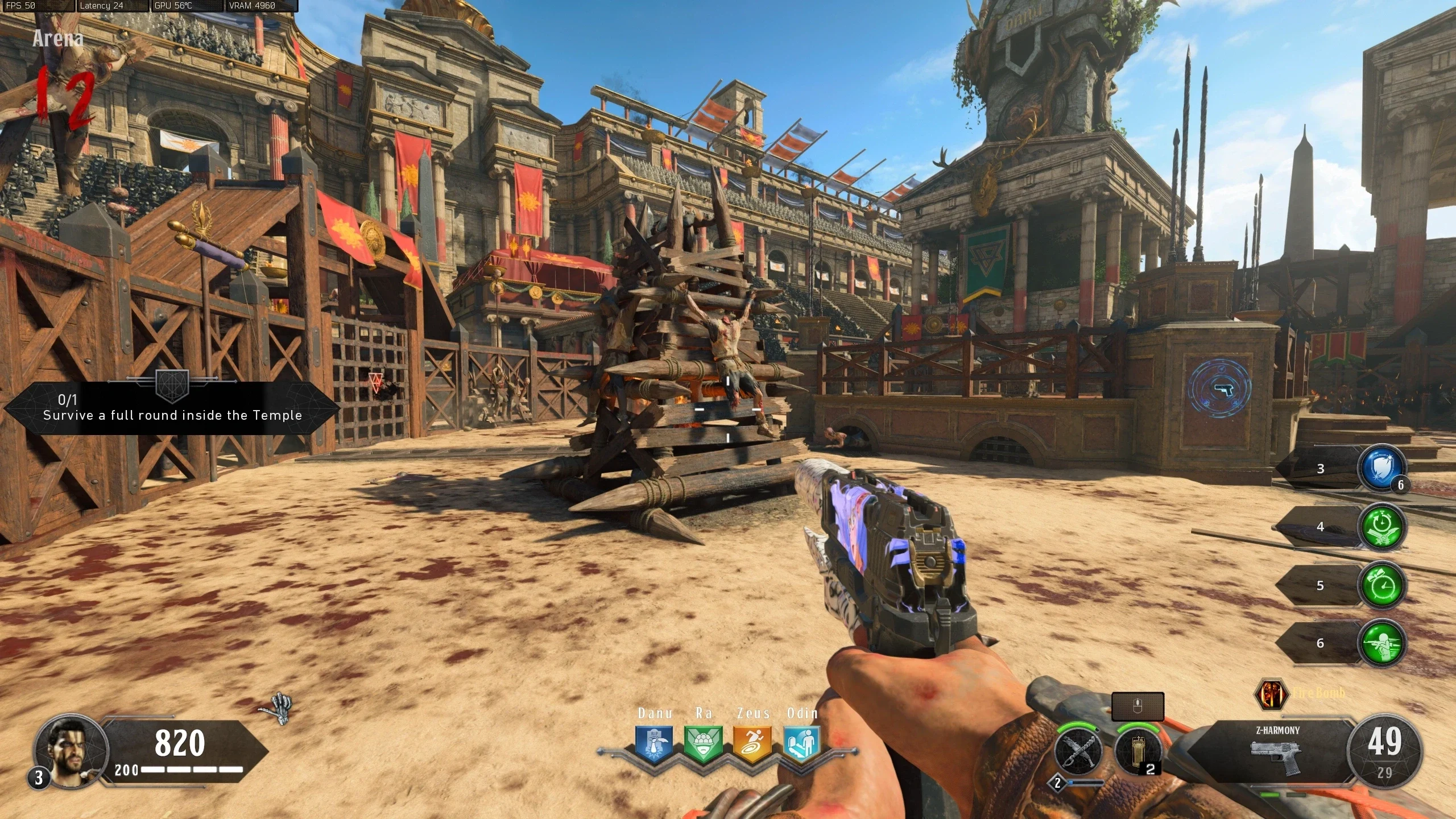This screenshot has height=819, width=1456.
Task: Activate the blue shield elixir
Action: [1381, 469]
